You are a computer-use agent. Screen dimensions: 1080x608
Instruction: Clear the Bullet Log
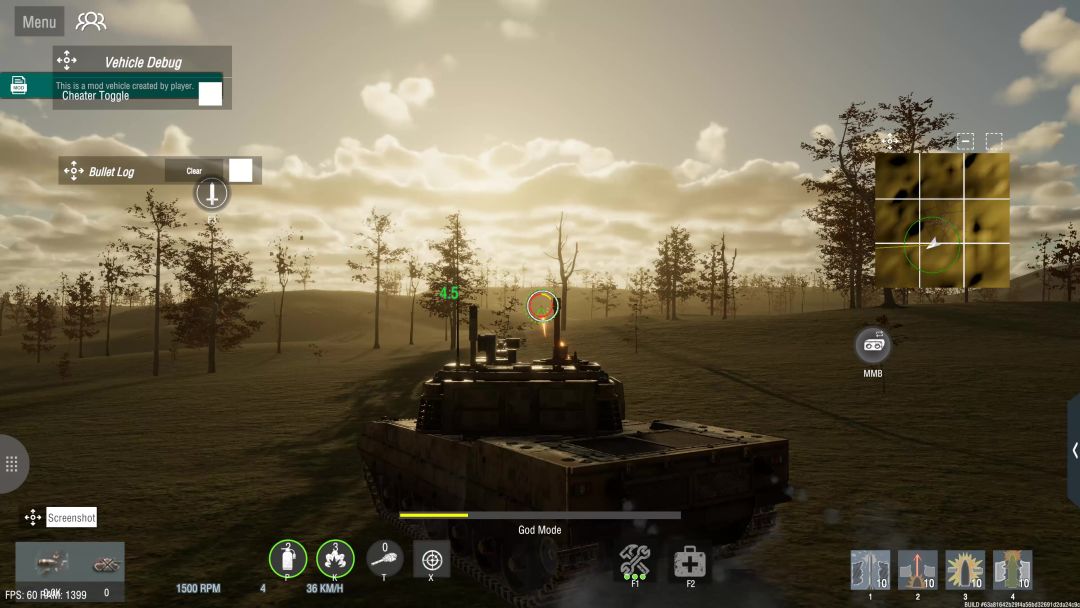point(194,171)
